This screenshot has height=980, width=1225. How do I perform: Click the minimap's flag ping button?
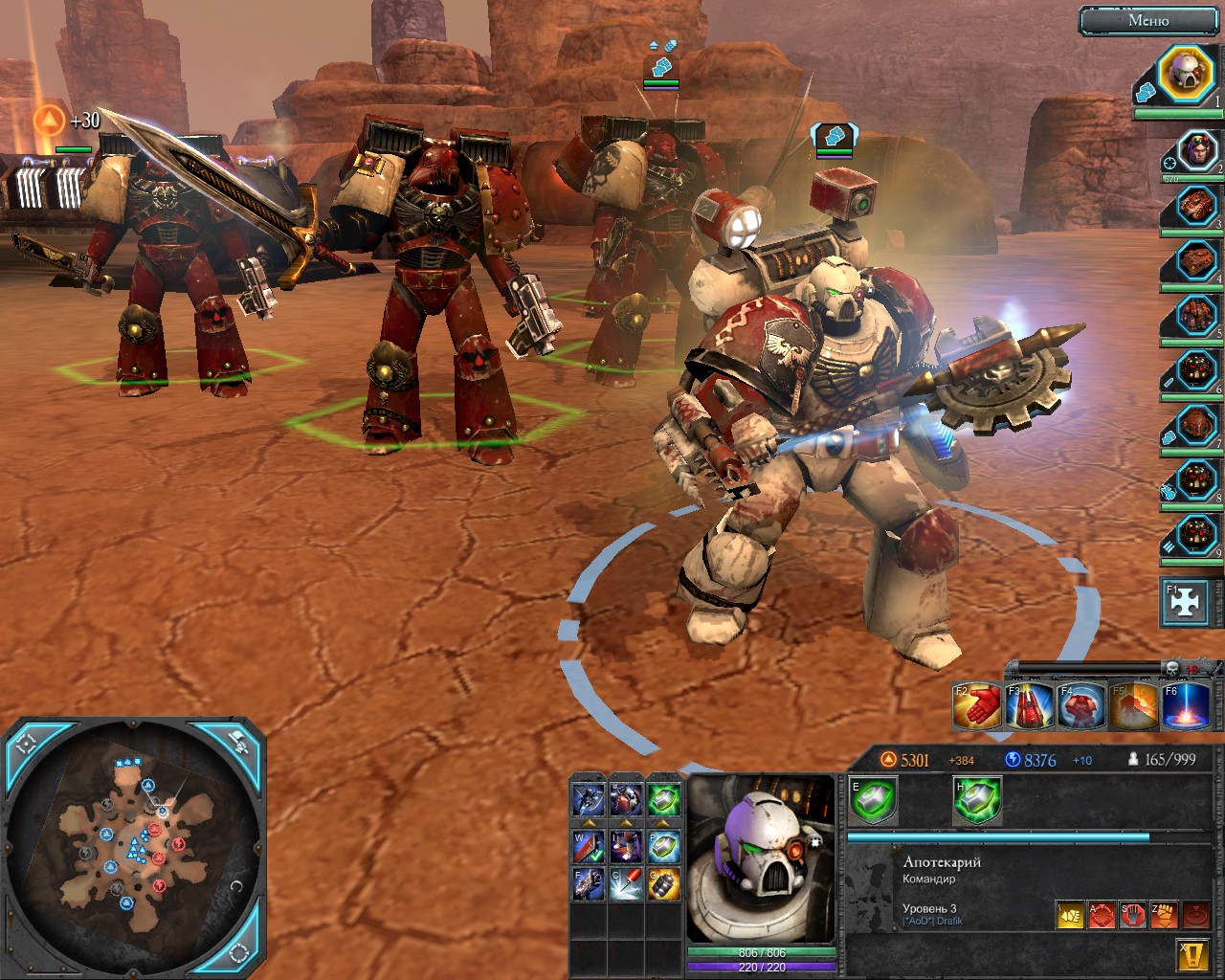(238, 740)
